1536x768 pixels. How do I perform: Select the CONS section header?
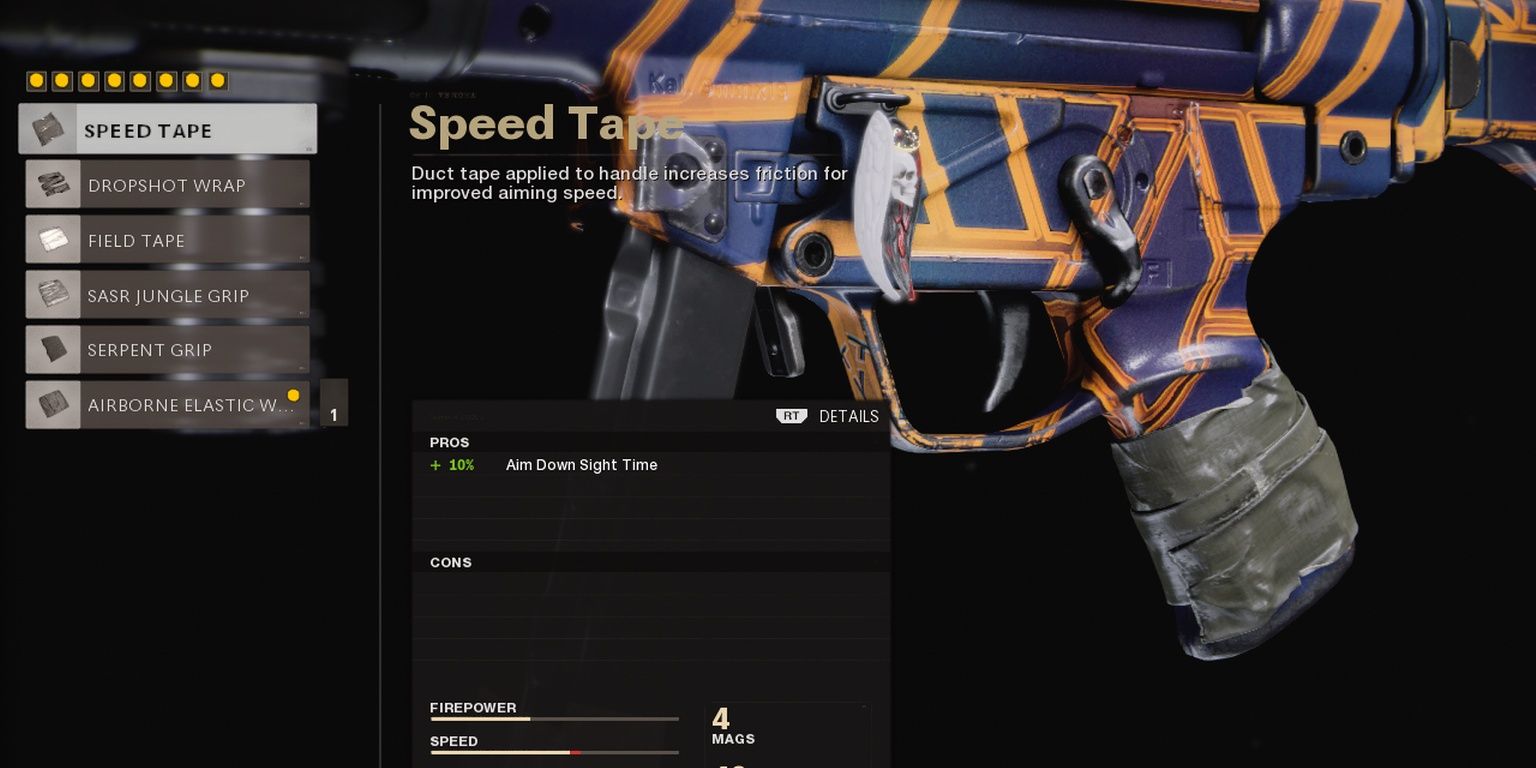coord(451,562)
